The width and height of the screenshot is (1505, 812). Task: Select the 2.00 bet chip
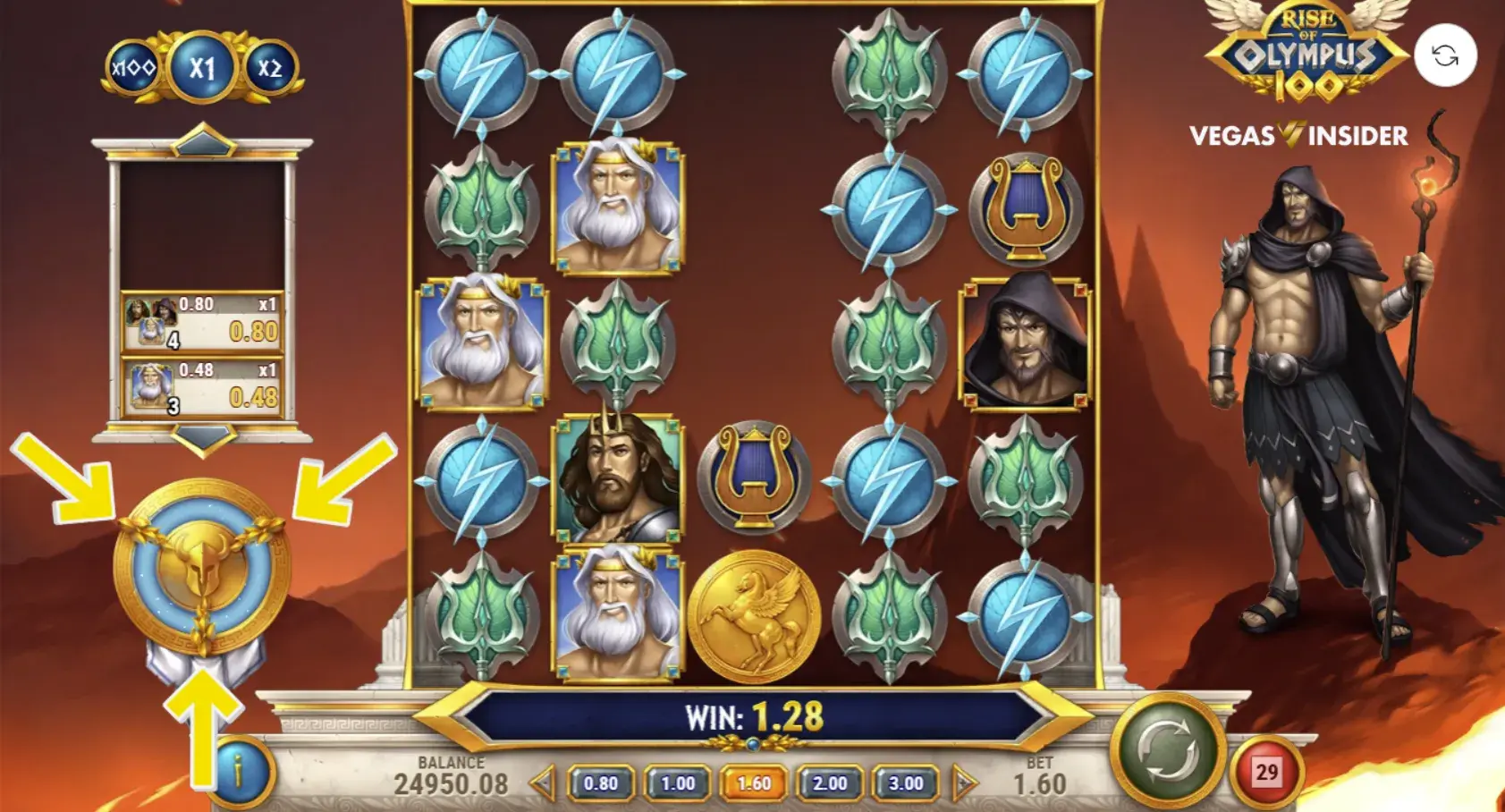(830, 782)
